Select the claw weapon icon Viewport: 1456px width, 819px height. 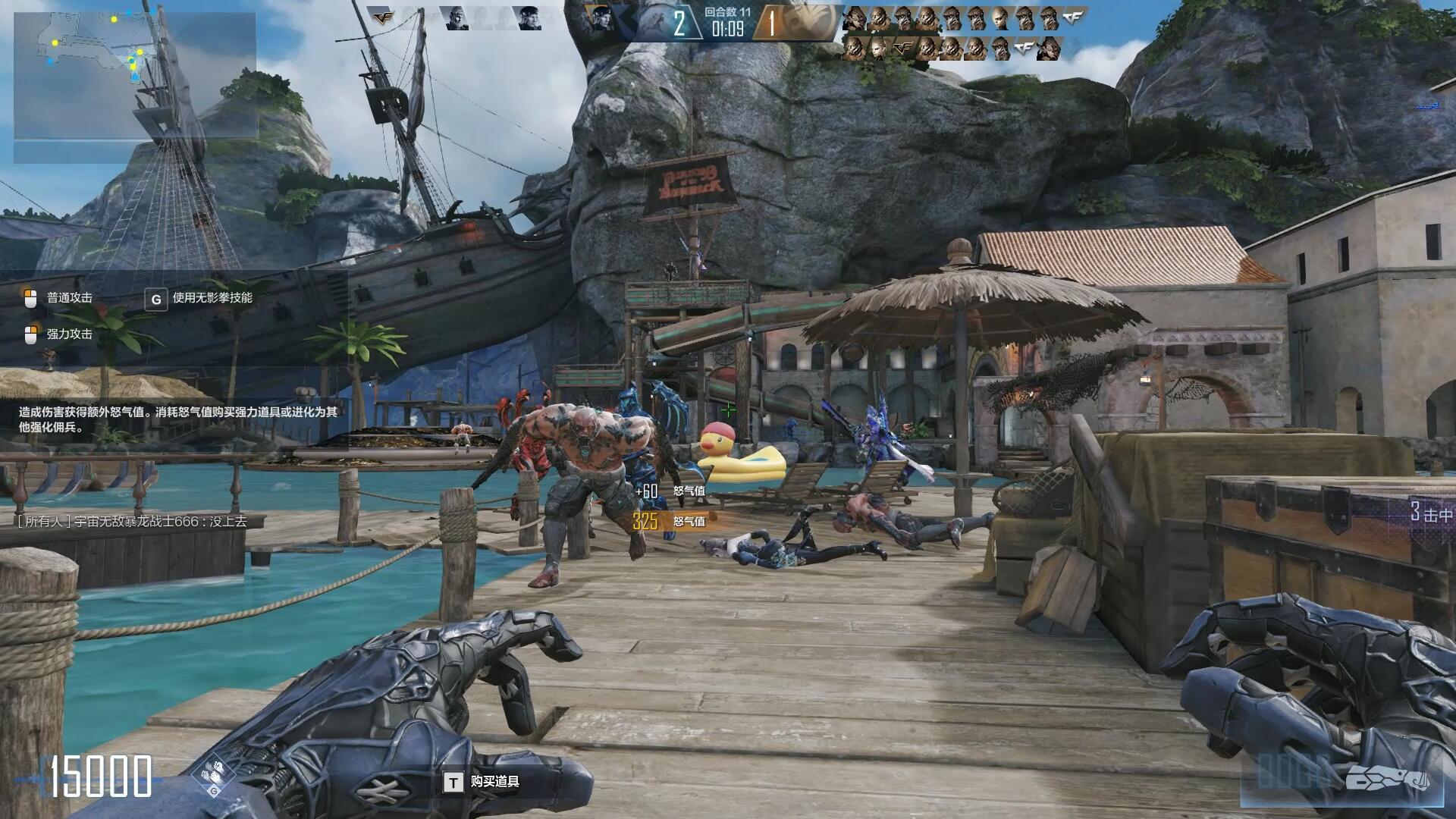[x=1387, y=780]
